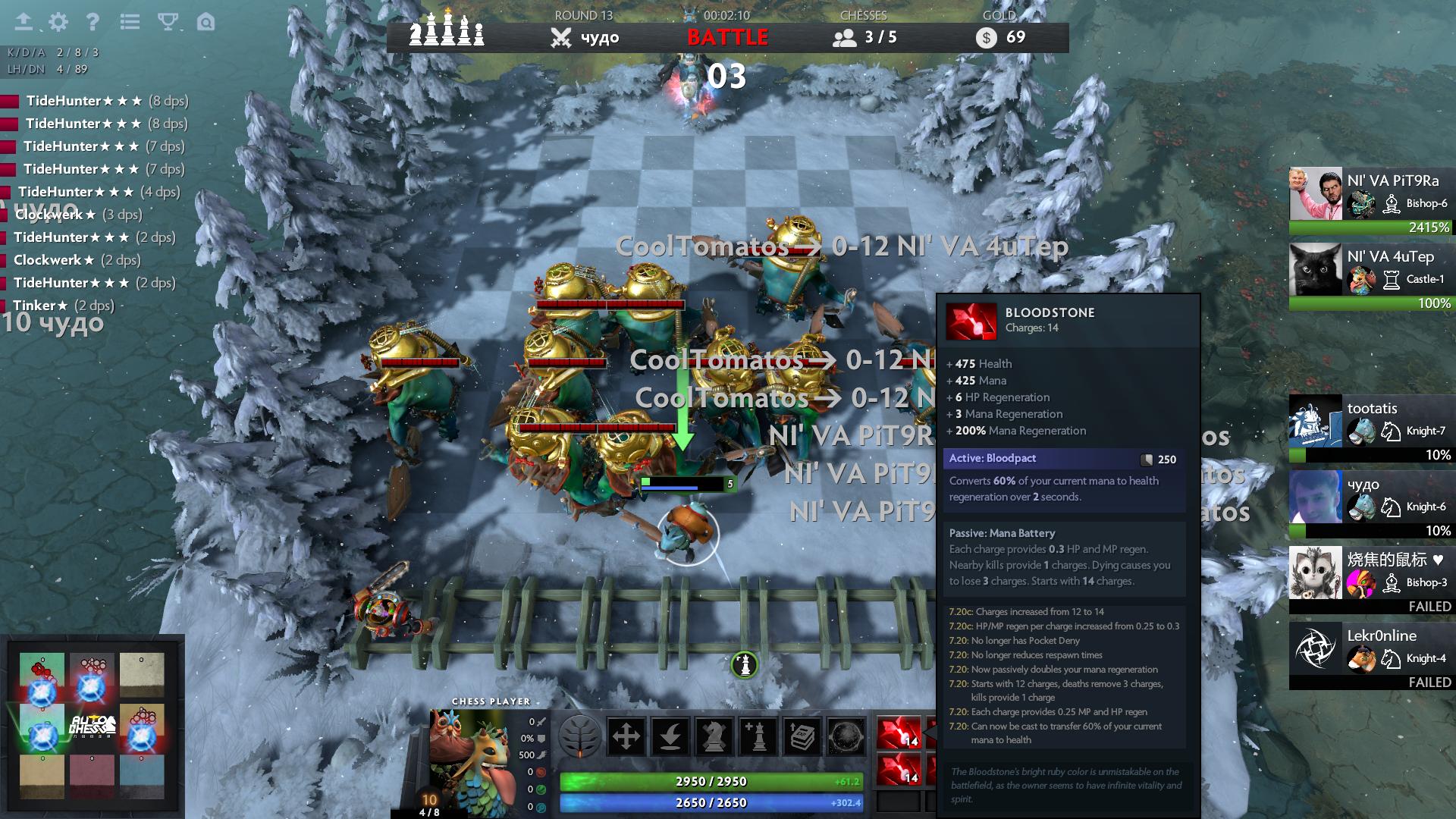Expand player NI' VA PiT9Ra profile
The width and height of the screenshot is (1456, 819).
click(1371, 193)
